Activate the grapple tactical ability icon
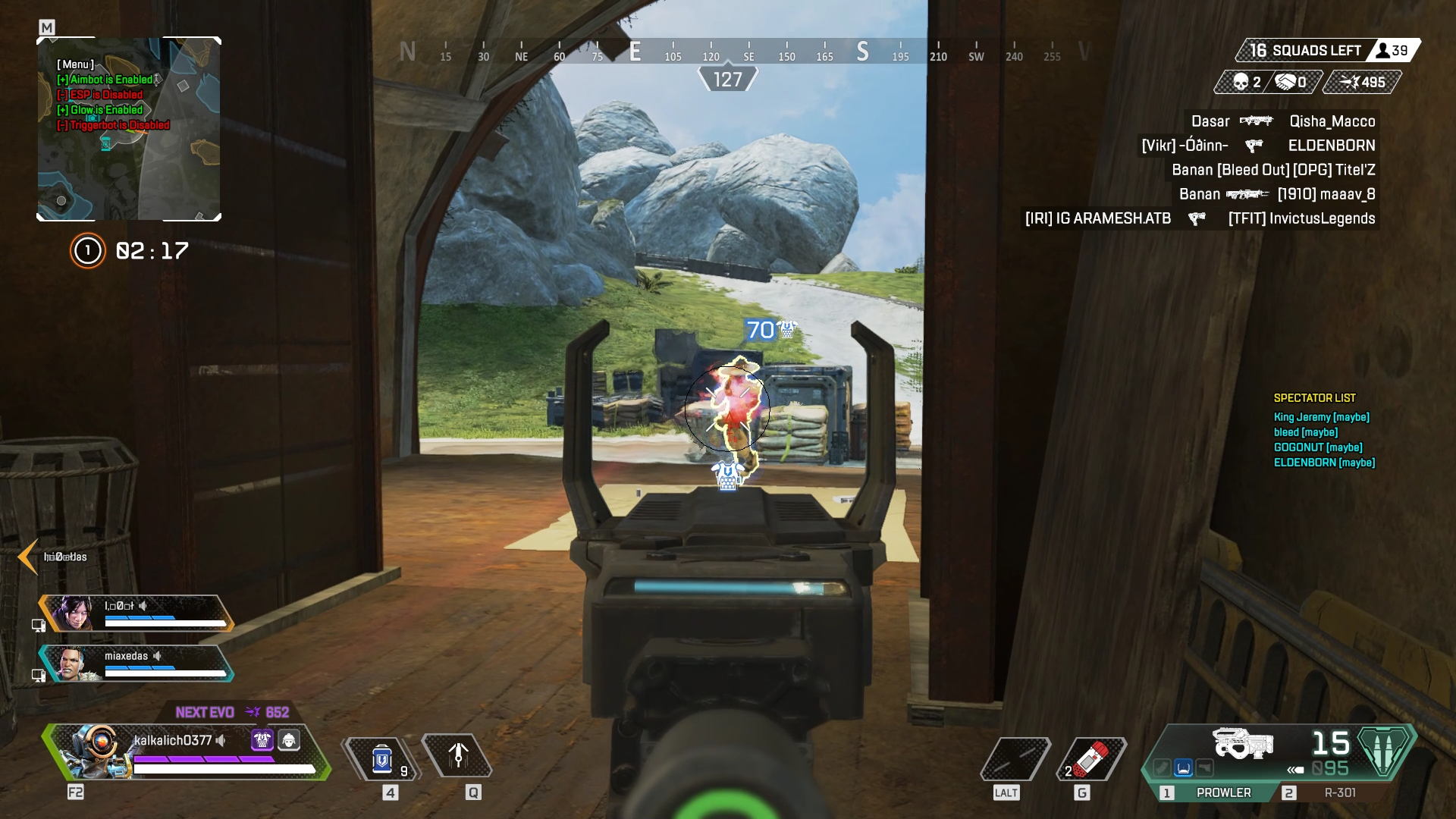The width and height of the screenshot is (1456, 819). 457,756
